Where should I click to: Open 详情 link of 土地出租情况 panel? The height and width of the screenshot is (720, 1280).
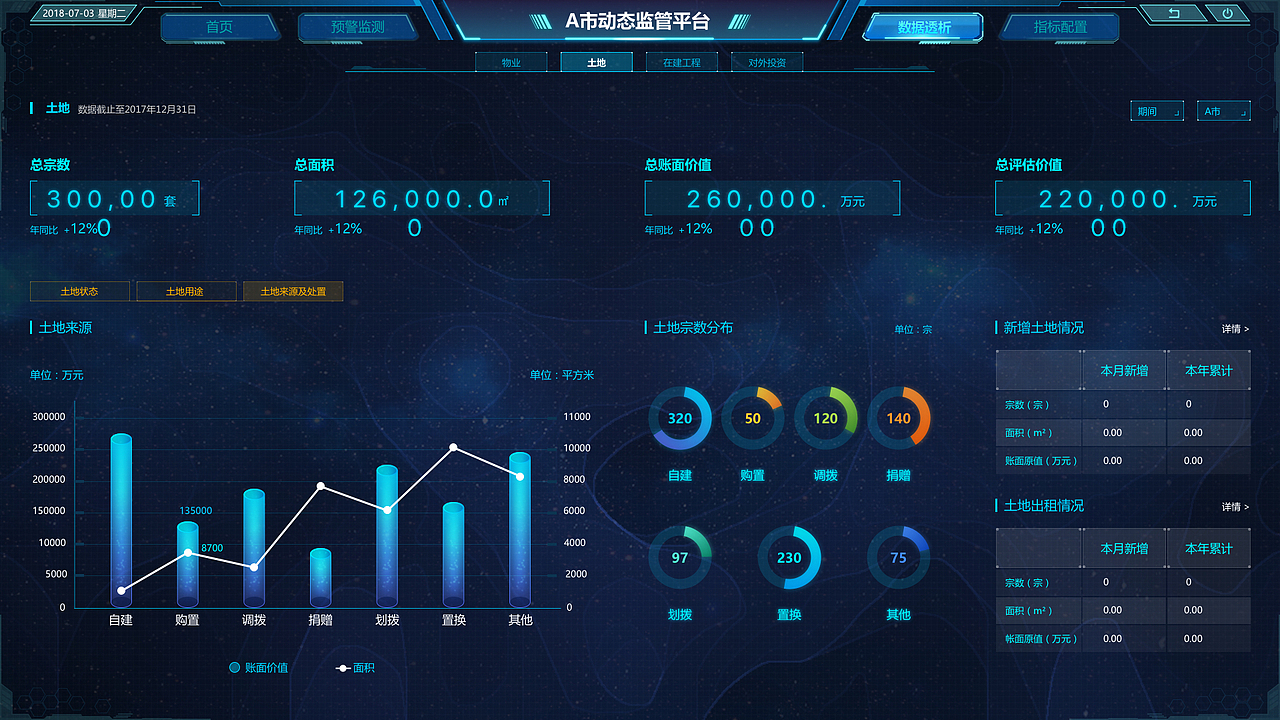click(x=1237, y=506)
